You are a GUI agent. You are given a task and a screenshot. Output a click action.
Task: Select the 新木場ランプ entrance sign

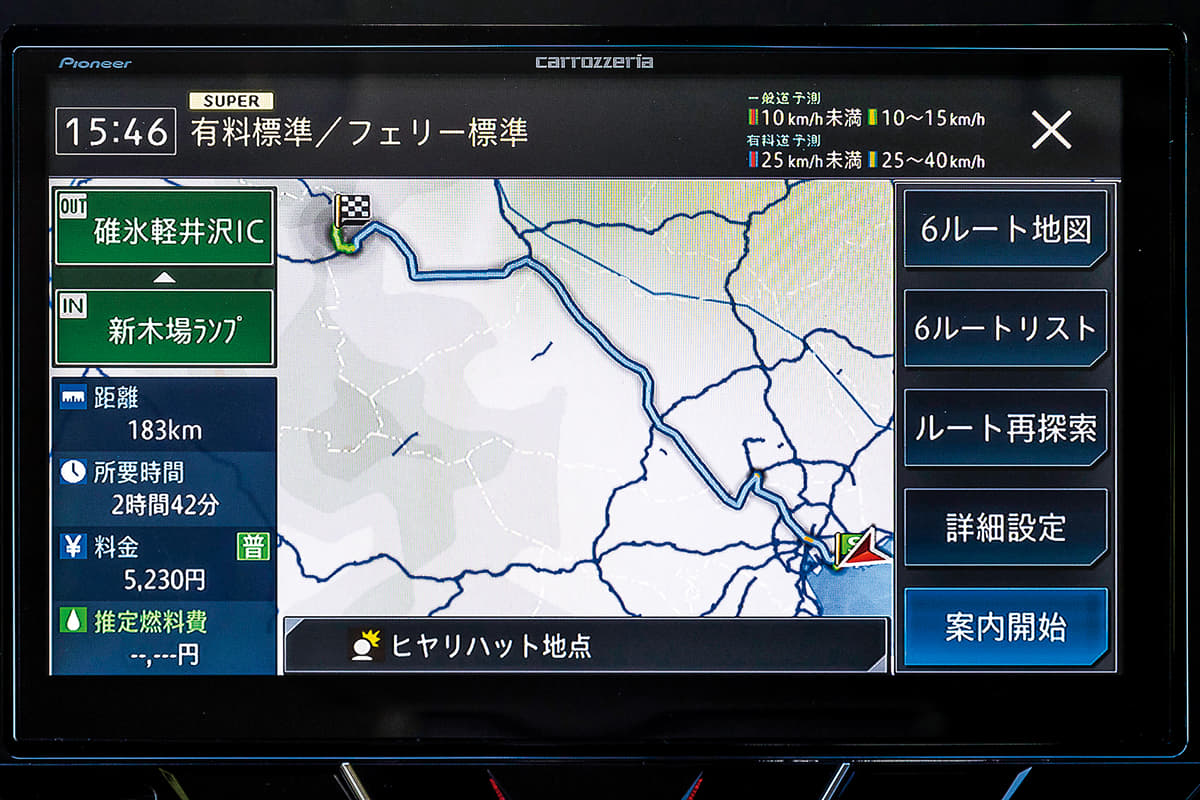[x=164, y=328]
